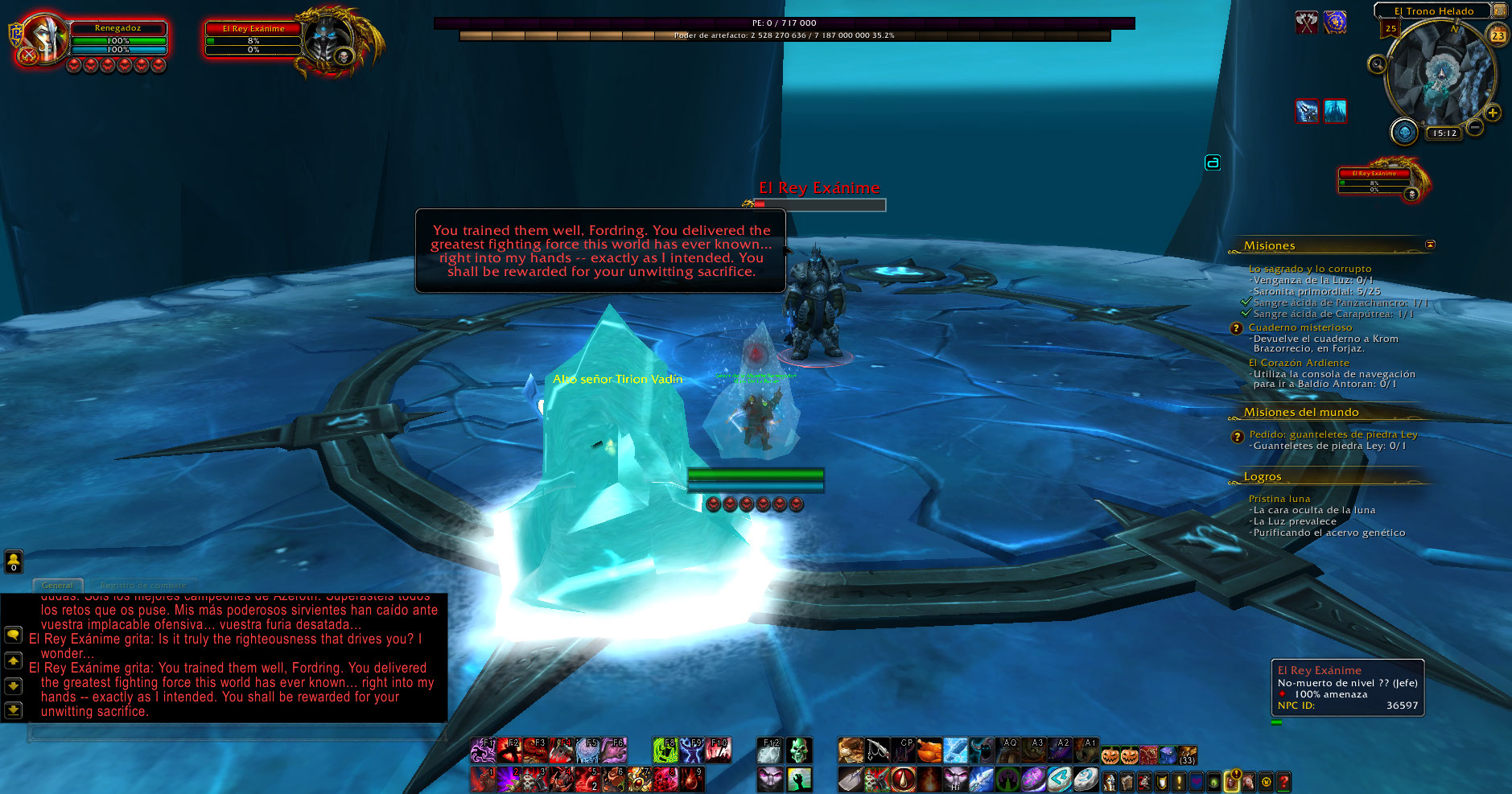Image resolution: width=1512 pixels, height=794 pixels.
Task: Click the crossed axes buff icon
Action: (1307, 23)
